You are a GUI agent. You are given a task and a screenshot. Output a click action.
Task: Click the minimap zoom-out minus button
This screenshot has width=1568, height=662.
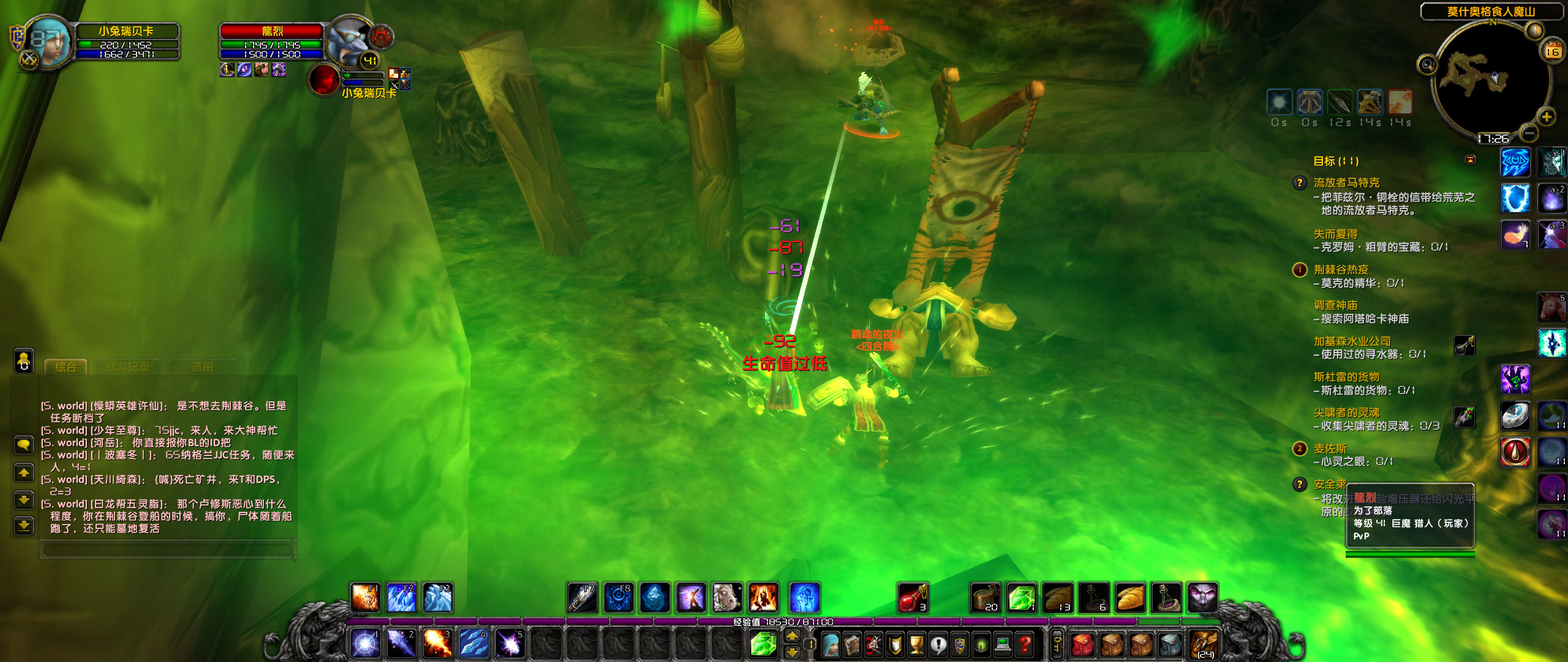point(1528,134)
